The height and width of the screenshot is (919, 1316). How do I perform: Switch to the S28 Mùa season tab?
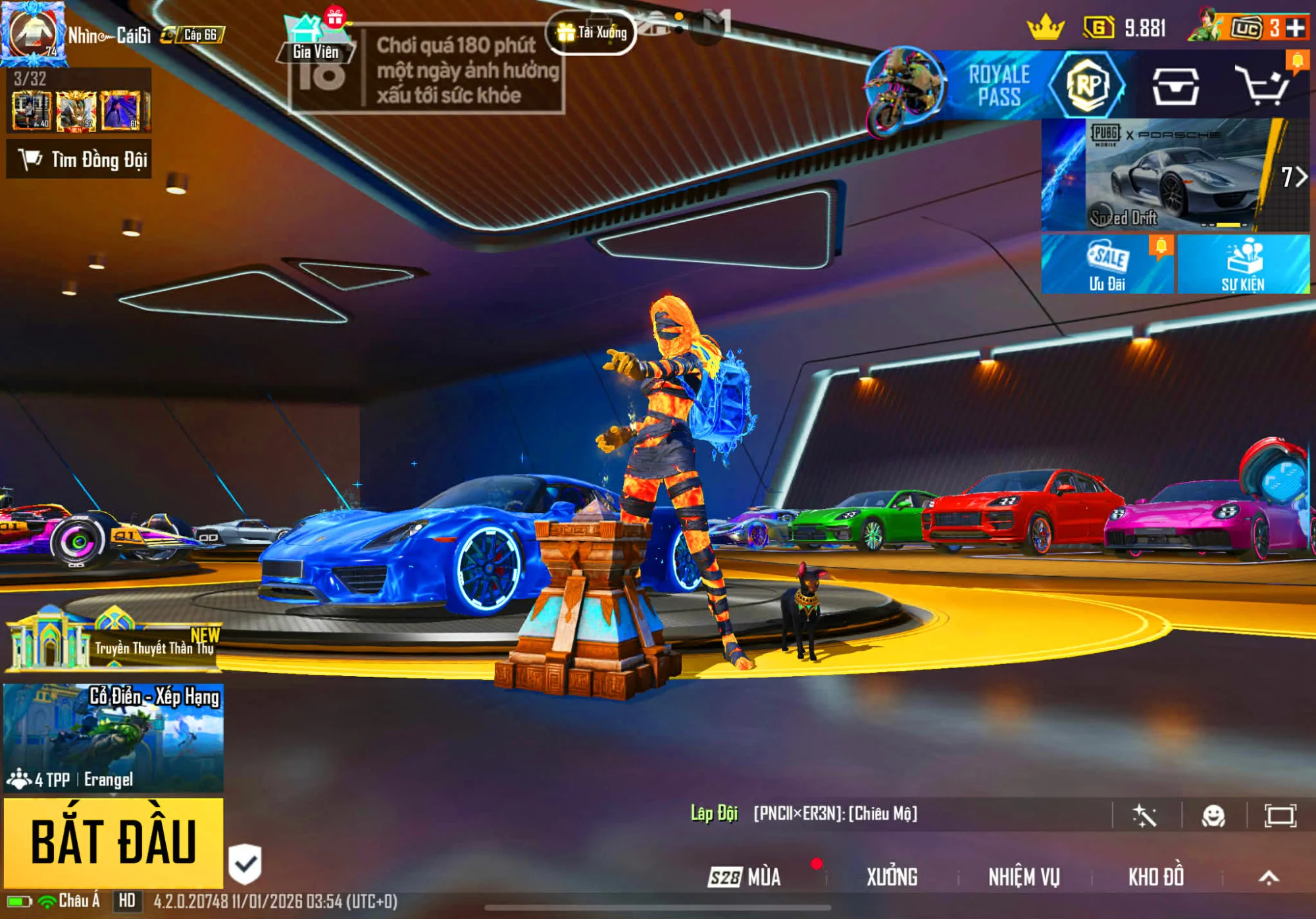(745, 877)
